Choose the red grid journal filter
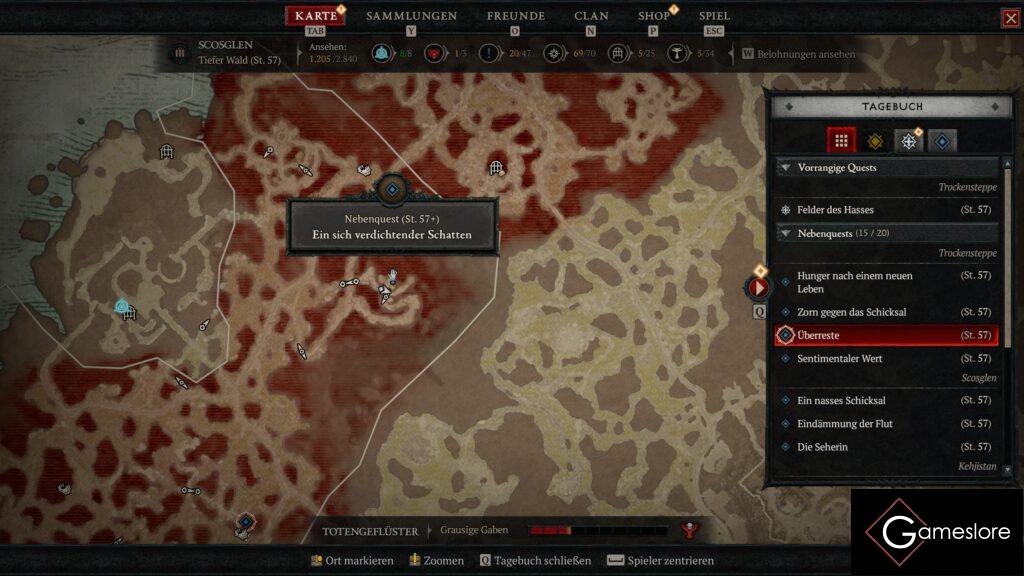1024x576 pixels. (842, 141)
